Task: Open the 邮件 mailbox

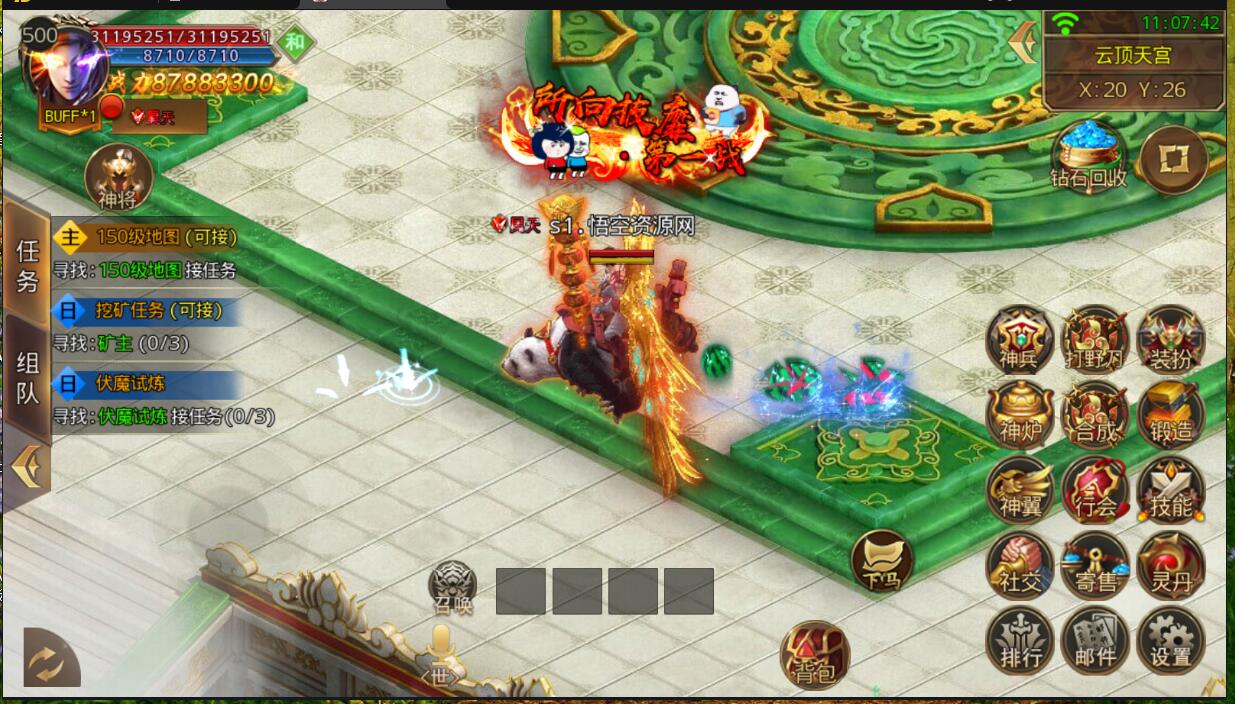Action: [1095, 640]
